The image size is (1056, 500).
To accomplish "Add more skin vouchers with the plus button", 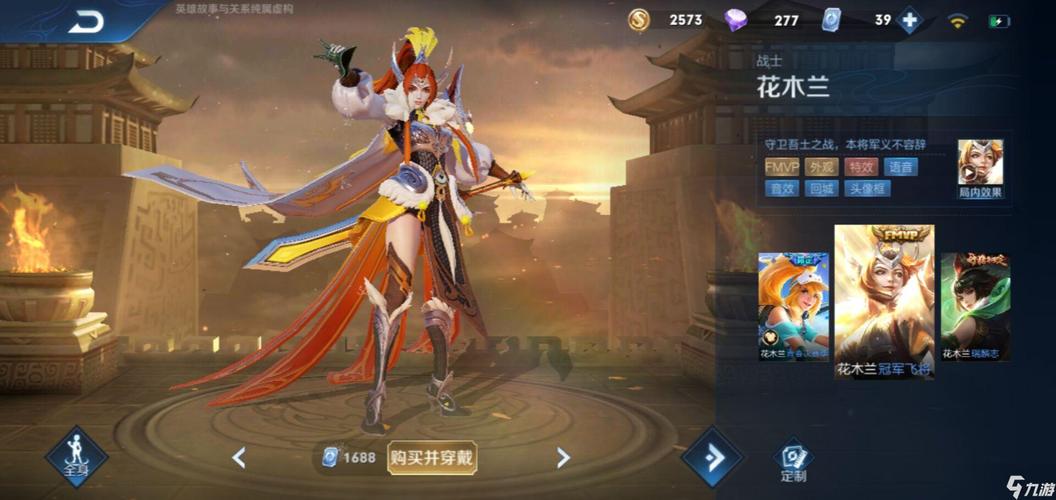I will 908,20.
